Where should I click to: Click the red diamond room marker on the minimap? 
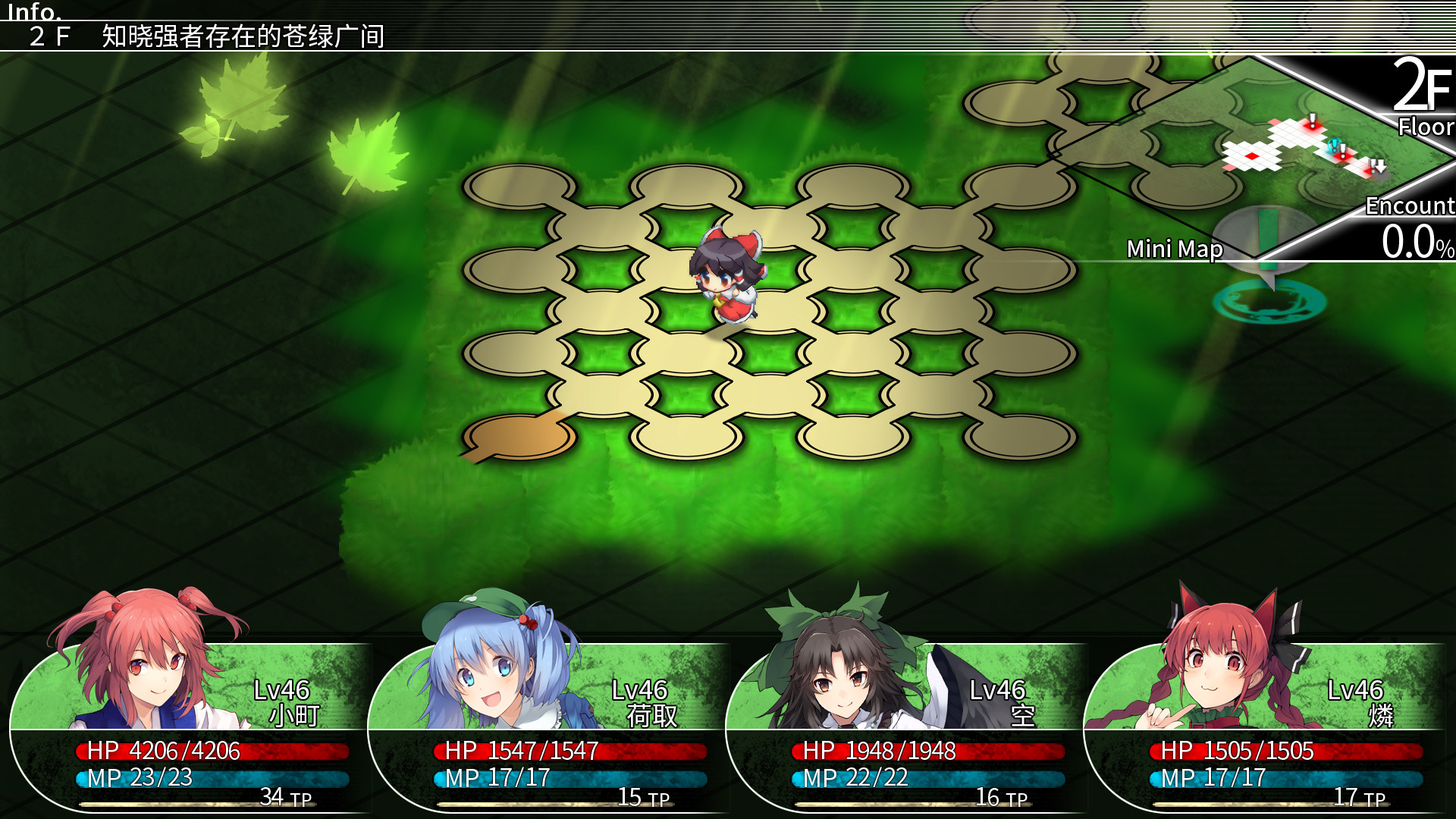pos(1252,155)
